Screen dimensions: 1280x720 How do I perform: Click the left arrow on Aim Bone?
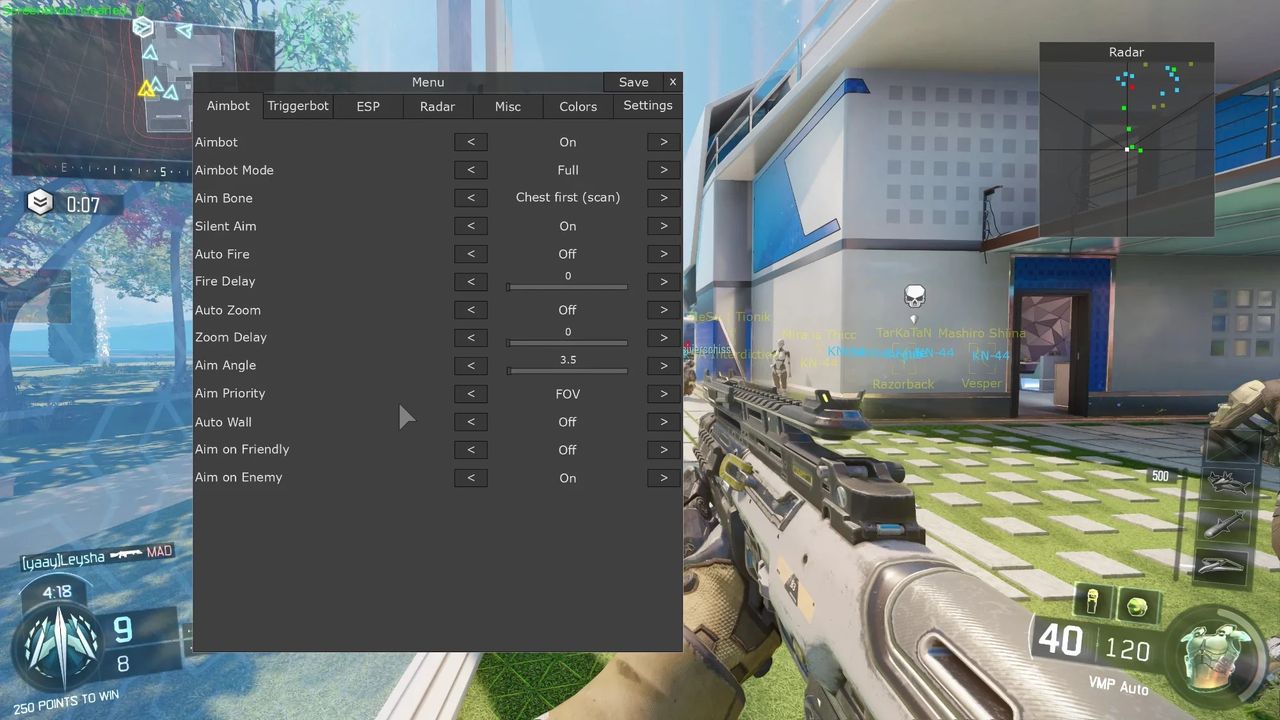point(471,197)
